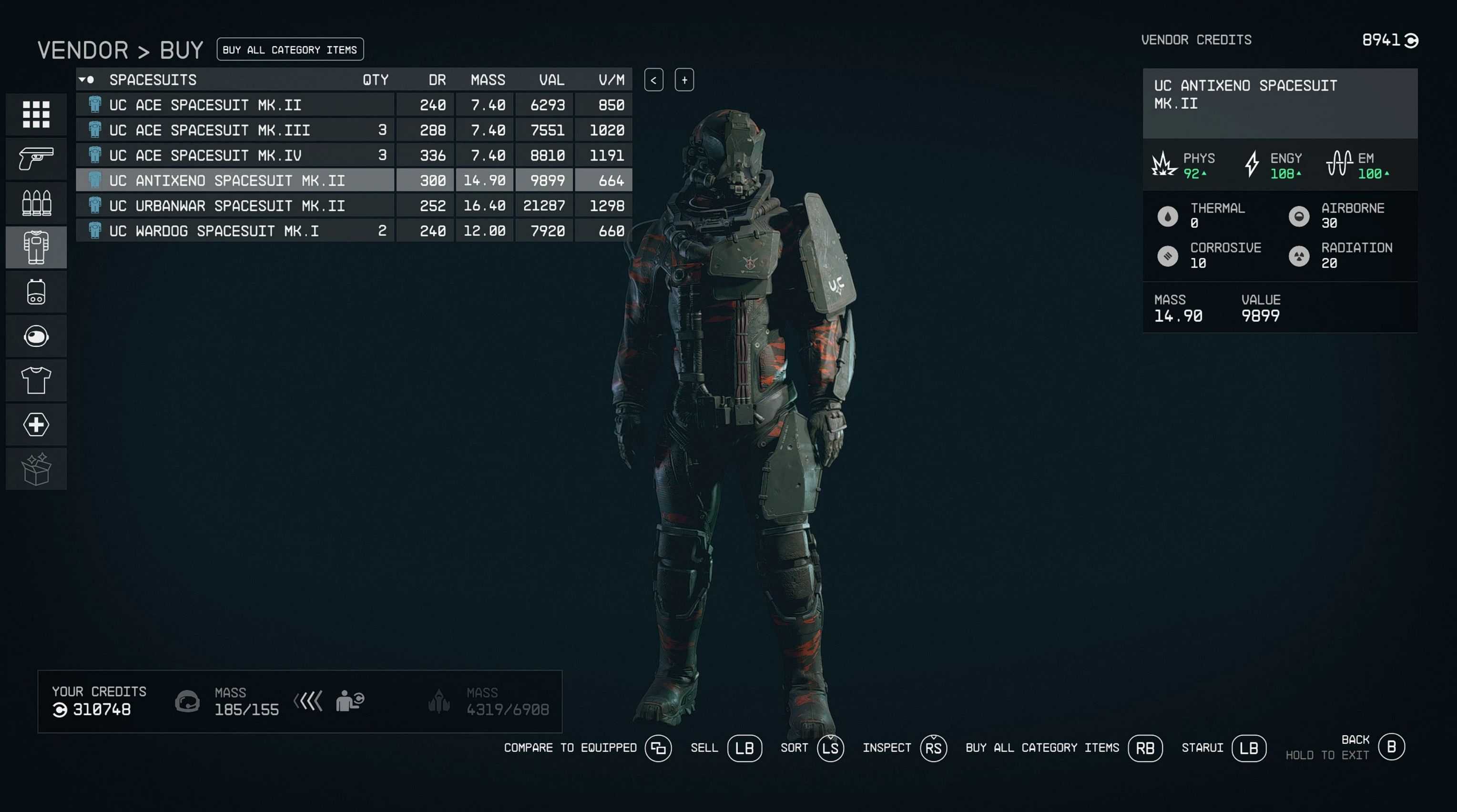Switch to the boost packs category

pyautogui.click(x=36, y=292)
